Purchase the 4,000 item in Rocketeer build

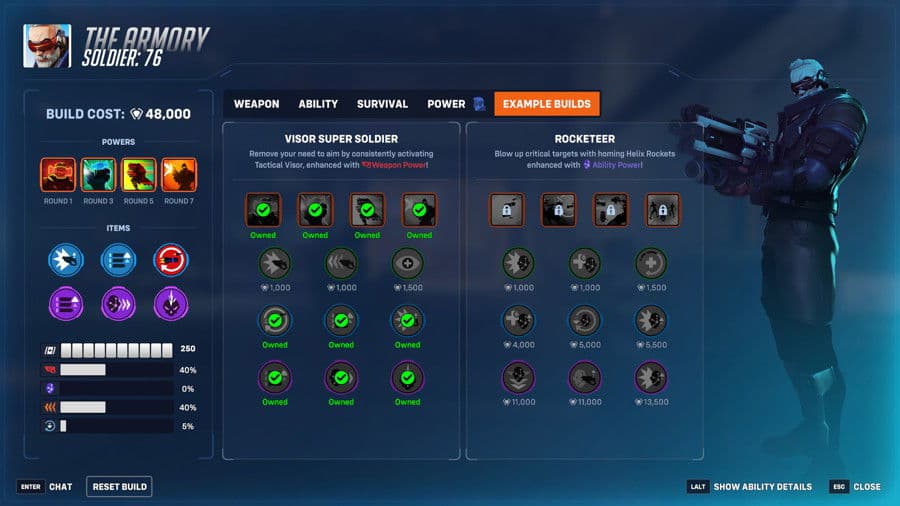[x=520, y=320]
